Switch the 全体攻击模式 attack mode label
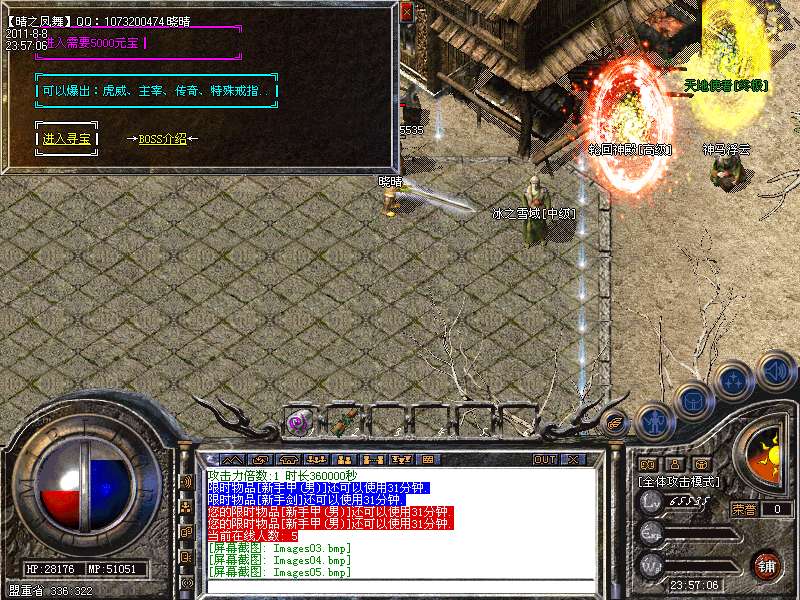 [677, 482]
